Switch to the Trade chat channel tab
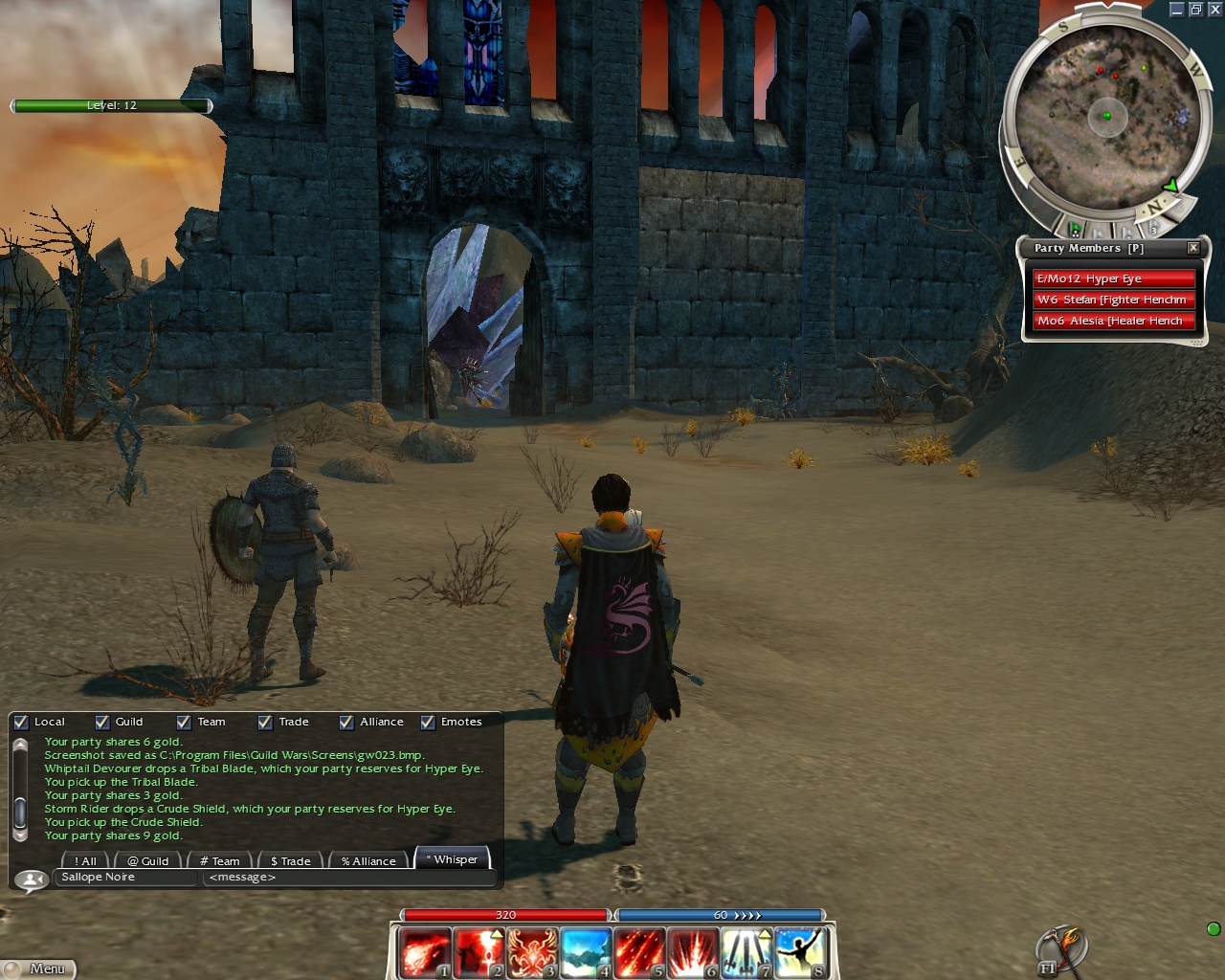 pyautogui.click(x=291, y=861)
